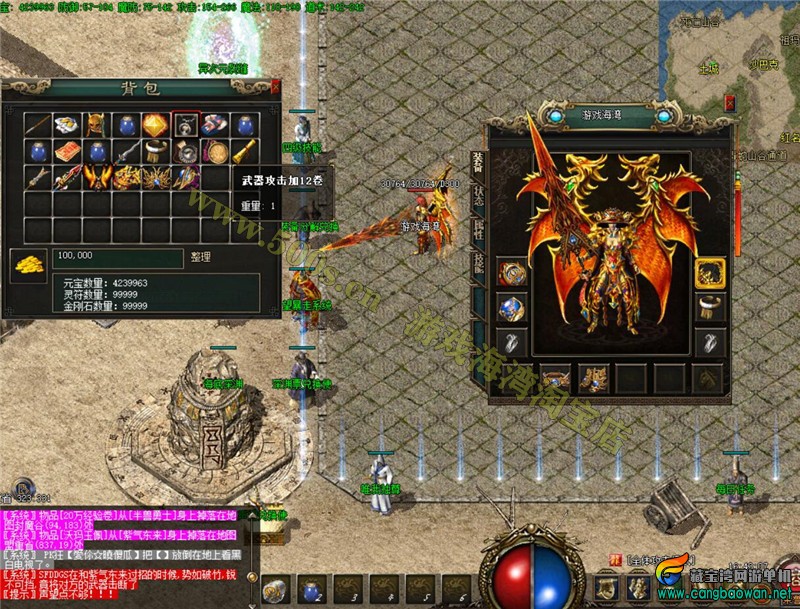The height and width of the screenshot is (609, 800).
Task: Select the silver bracelet in backpack
Action: 154,151
